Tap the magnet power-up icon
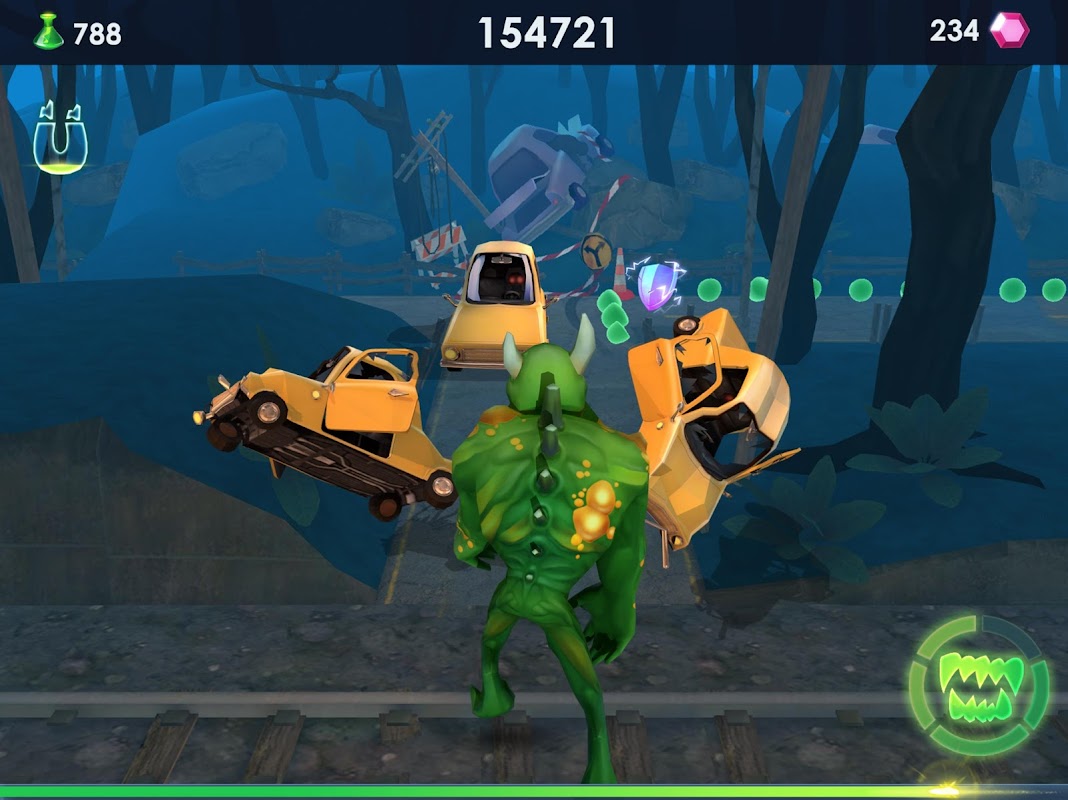This screenshot has height=800, width=1068. tap(61, 138)
